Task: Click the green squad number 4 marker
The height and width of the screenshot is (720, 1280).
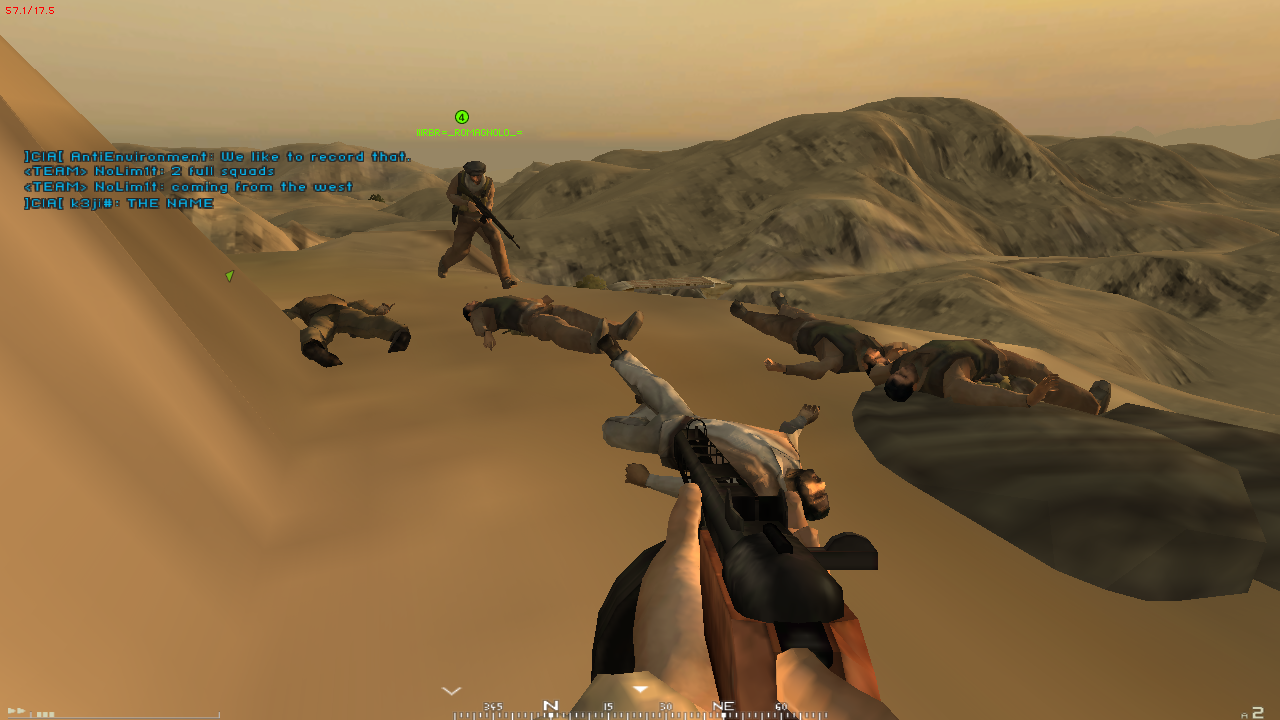Action: tap(462, 117)
